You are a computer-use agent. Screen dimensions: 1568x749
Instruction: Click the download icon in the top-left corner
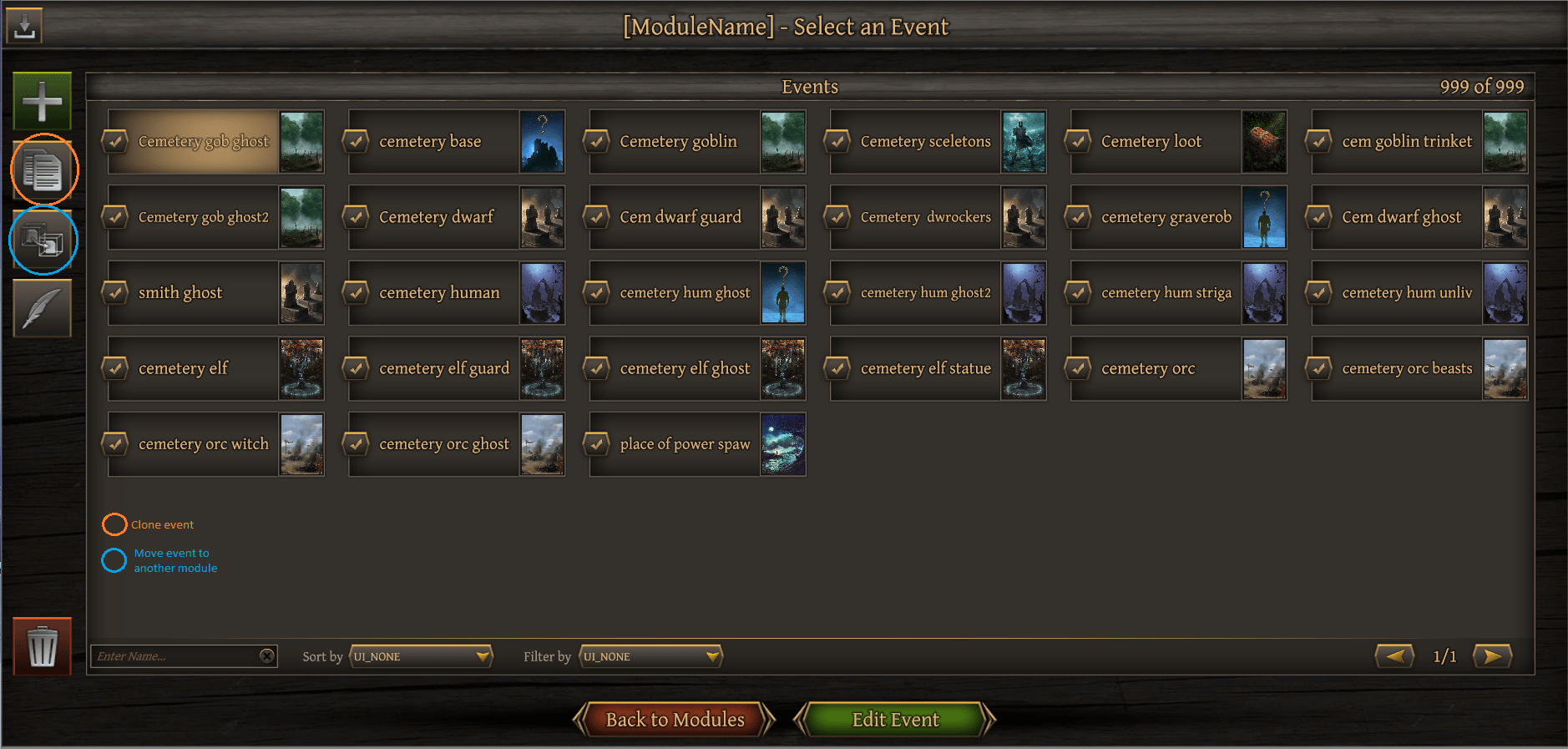coord(23,24)
